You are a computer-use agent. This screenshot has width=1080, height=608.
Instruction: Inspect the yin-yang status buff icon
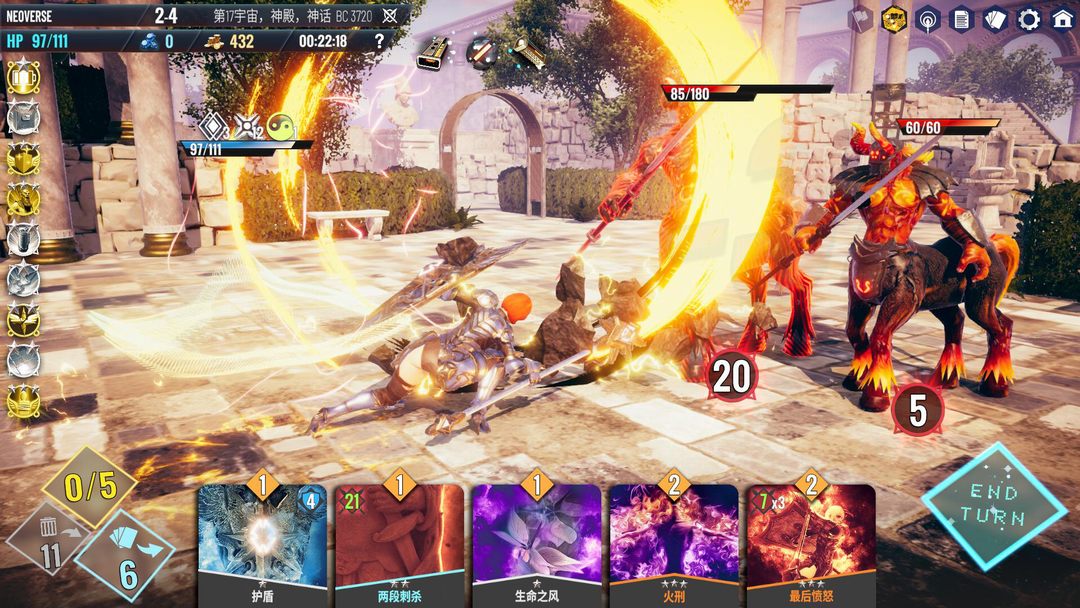(281, 127)
